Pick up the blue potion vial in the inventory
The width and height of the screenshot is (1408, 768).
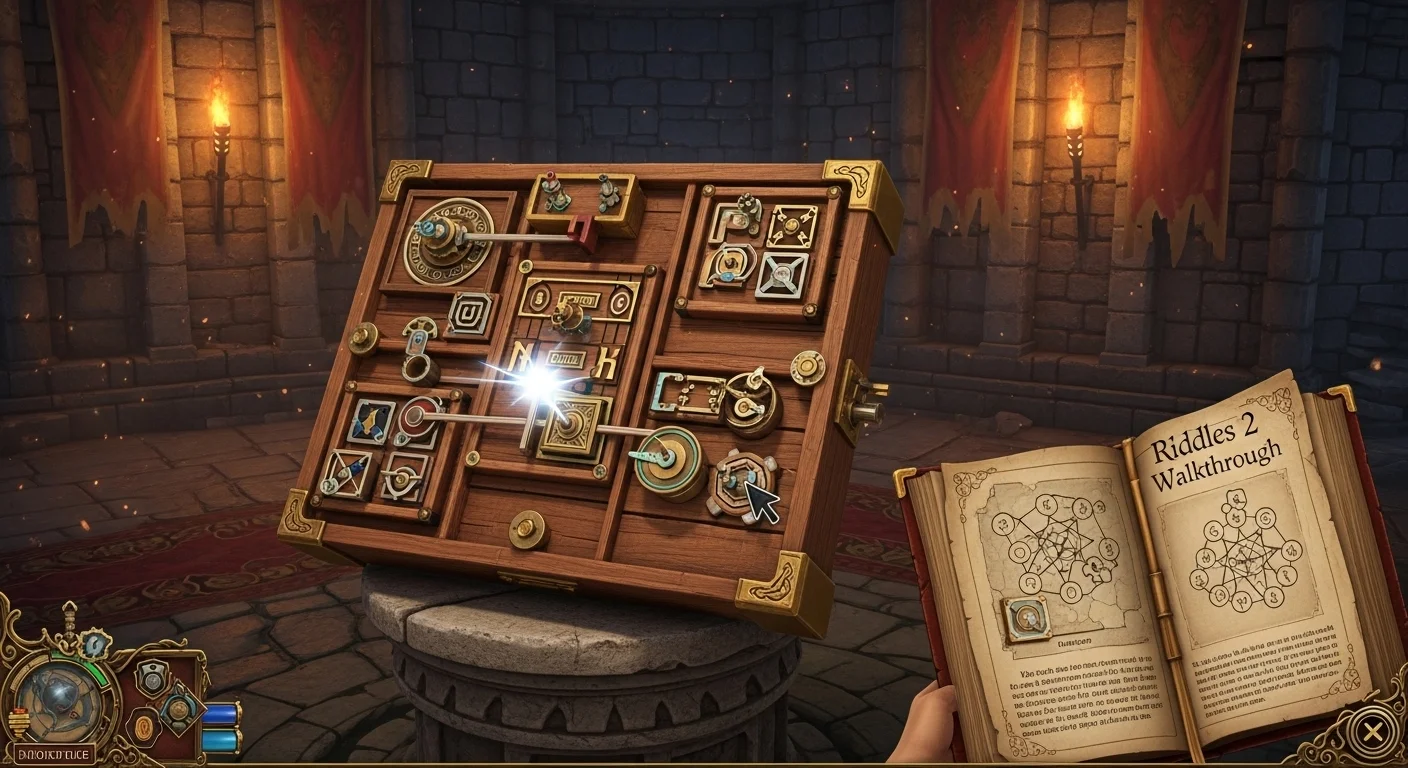click(x=222, y=713)
